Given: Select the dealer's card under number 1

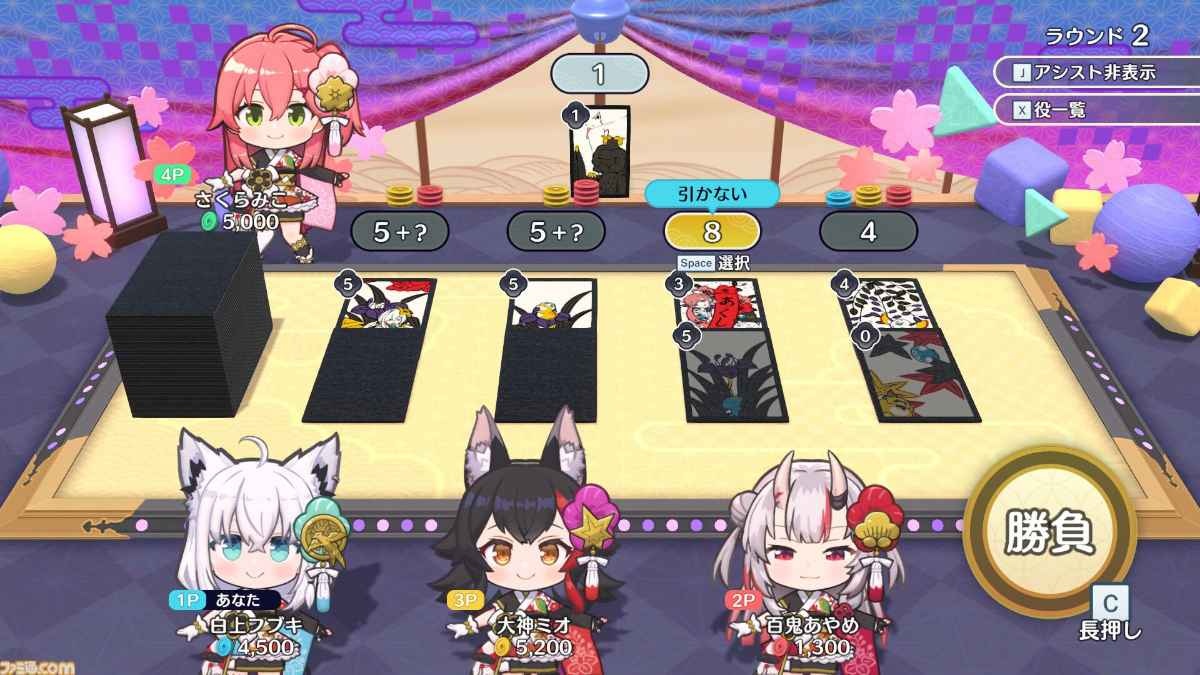Looking at the screenshot, I should (599, 153).
